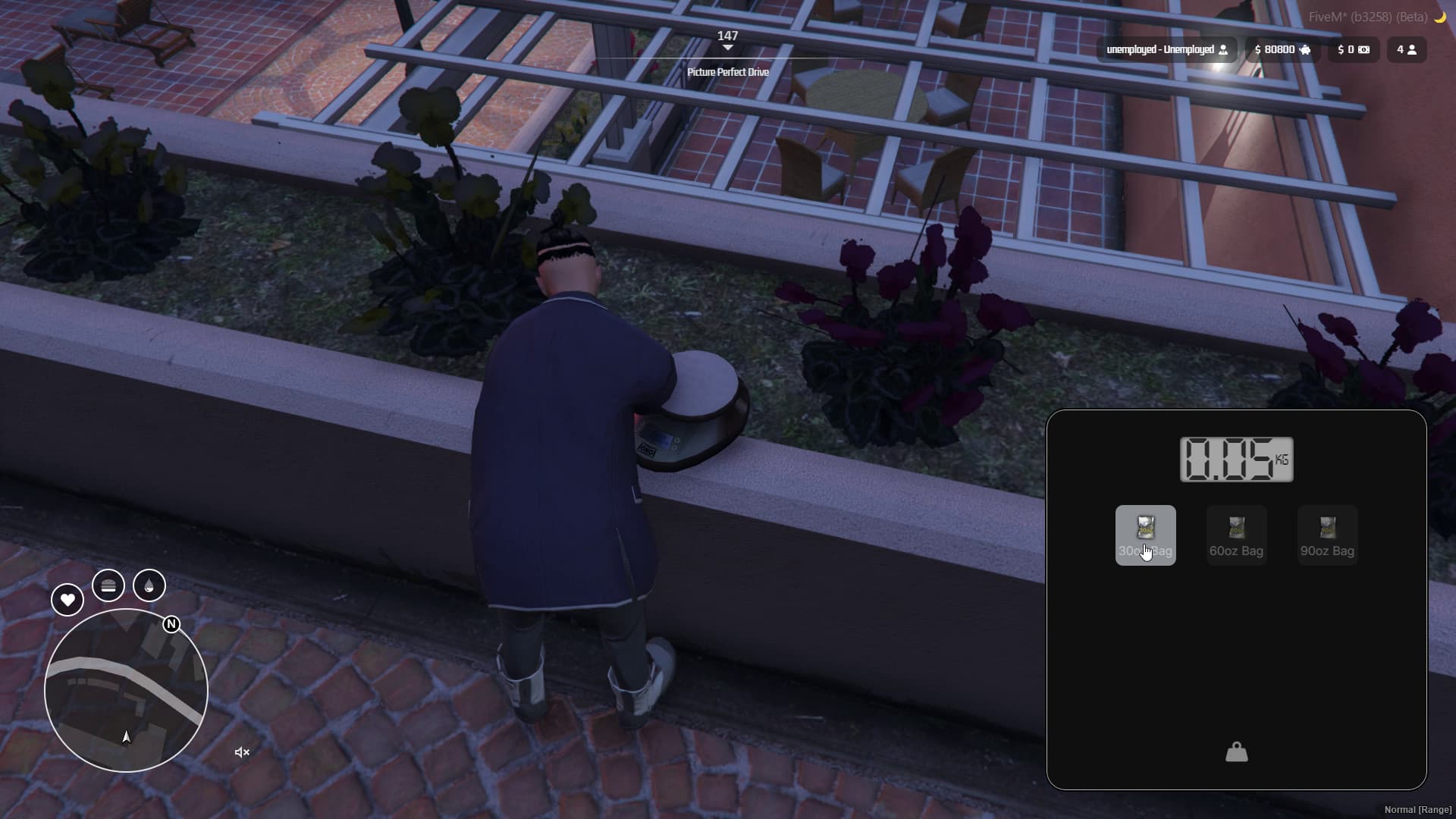Click the $80800 bank balance text

(1276, 49)
